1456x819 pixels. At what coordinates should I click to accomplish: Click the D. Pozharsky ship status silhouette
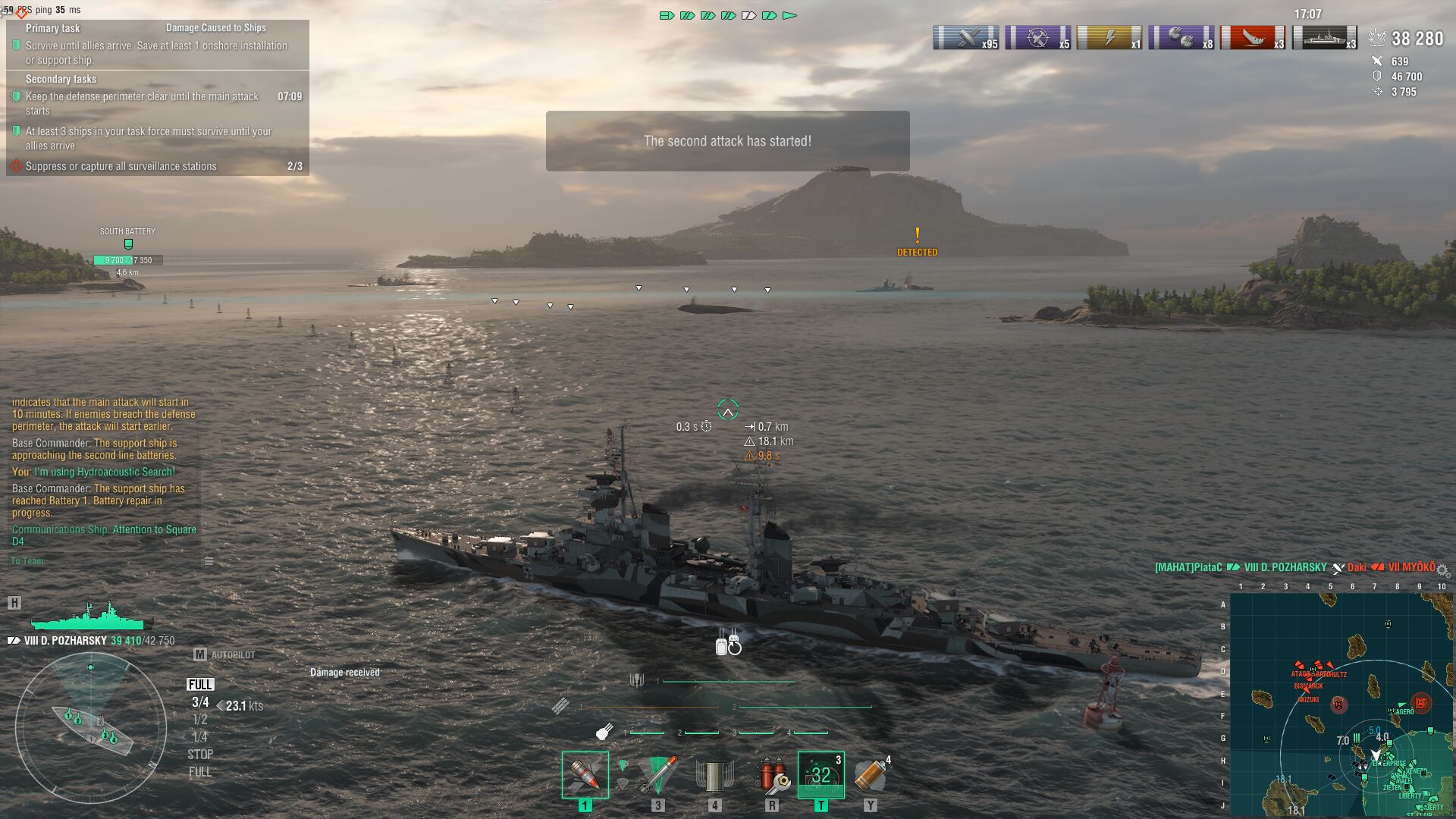89,617
